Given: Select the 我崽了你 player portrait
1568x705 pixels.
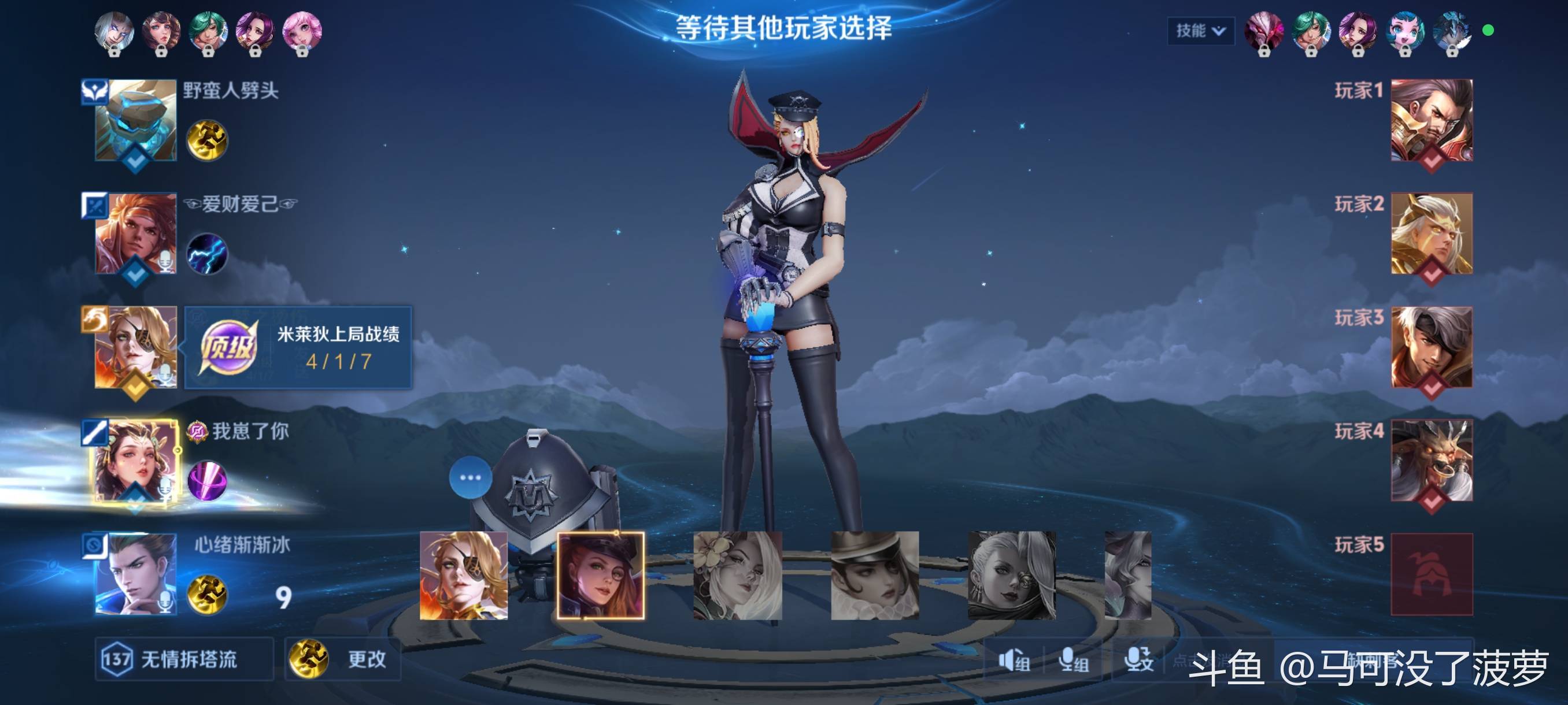Looking at the screenshot, I should coord(136,461).
